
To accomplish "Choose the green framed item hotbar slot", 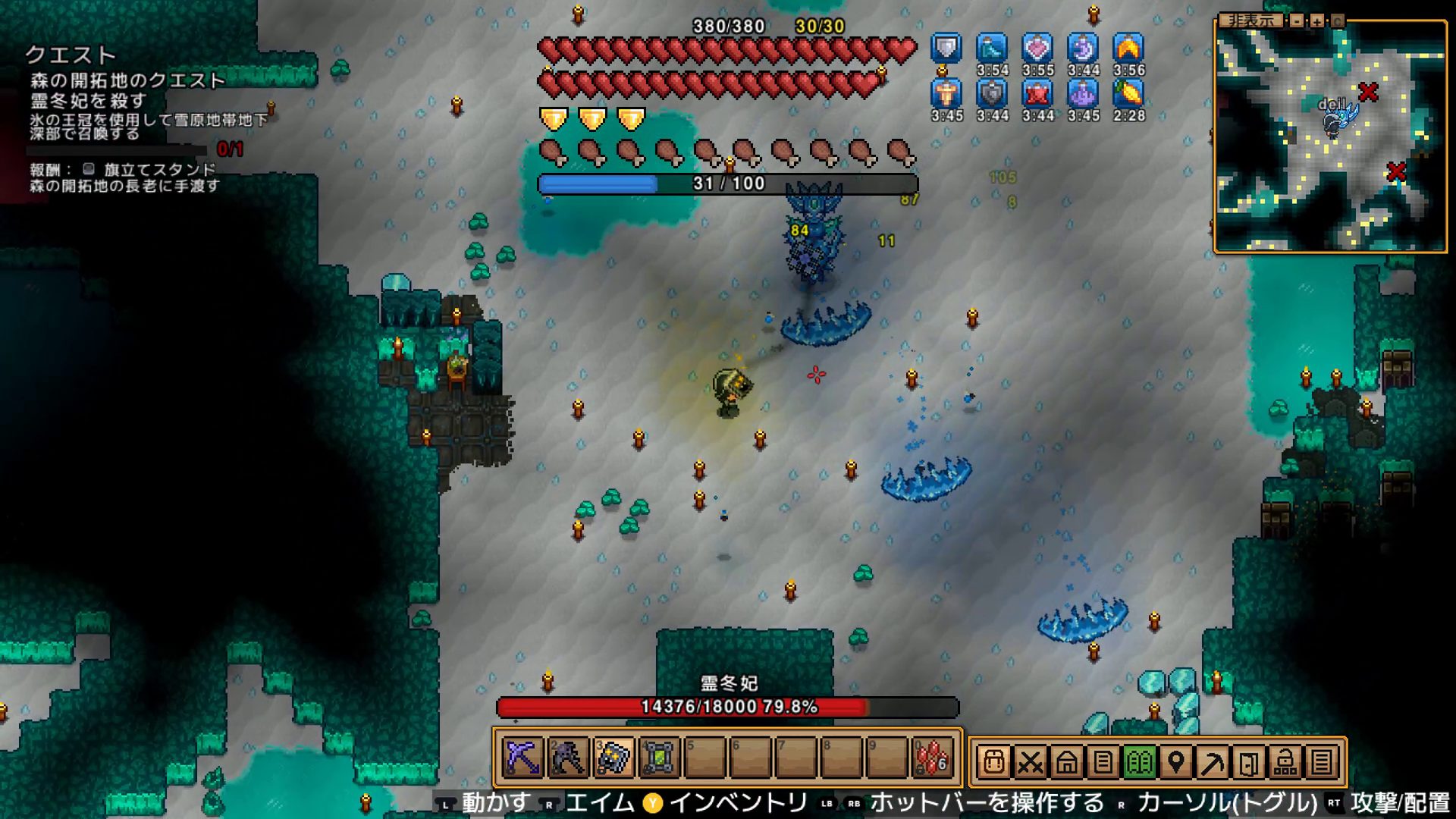I will 660,758.
